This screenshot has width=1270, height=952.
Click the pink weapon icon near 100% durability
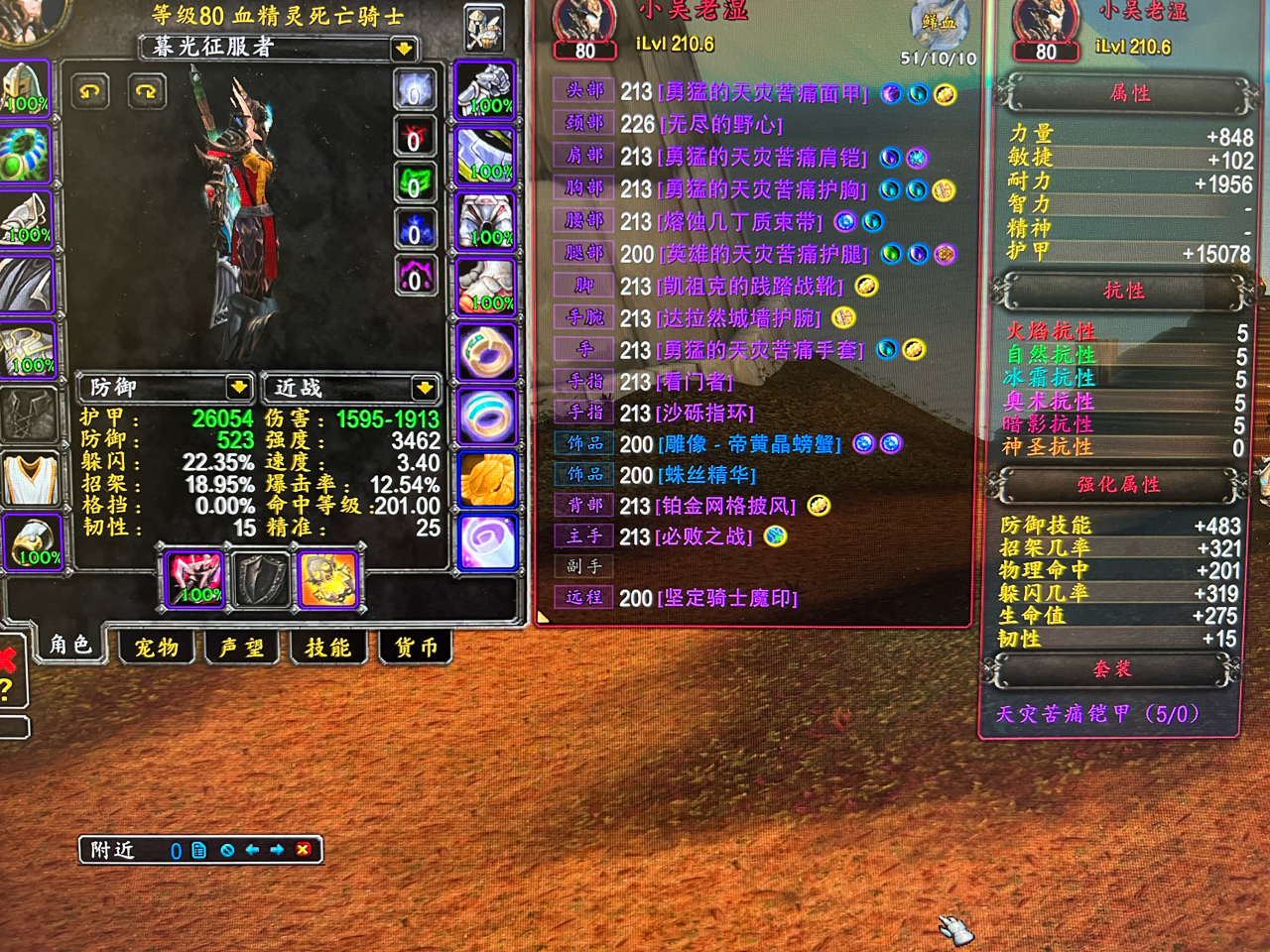pyautogui.click(x=194, y=580)
